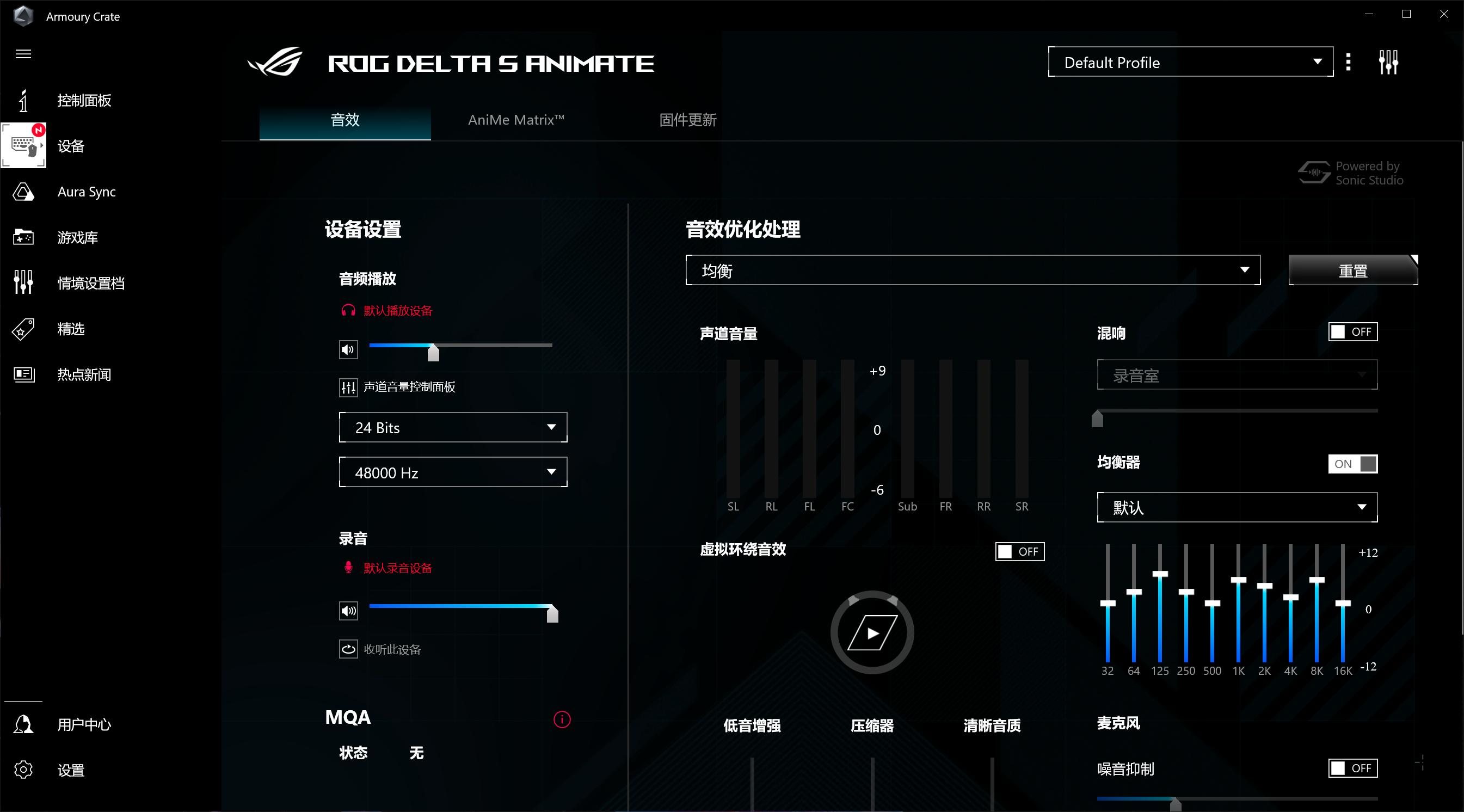Click the 重置 reset button

tap(1353, 271)
